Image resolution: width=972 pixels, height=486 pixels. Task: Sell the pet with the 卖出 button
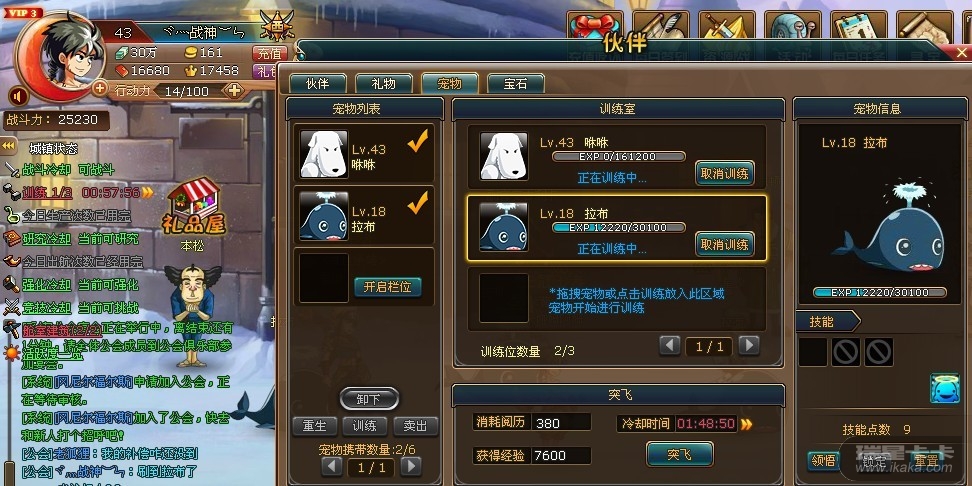415,426
